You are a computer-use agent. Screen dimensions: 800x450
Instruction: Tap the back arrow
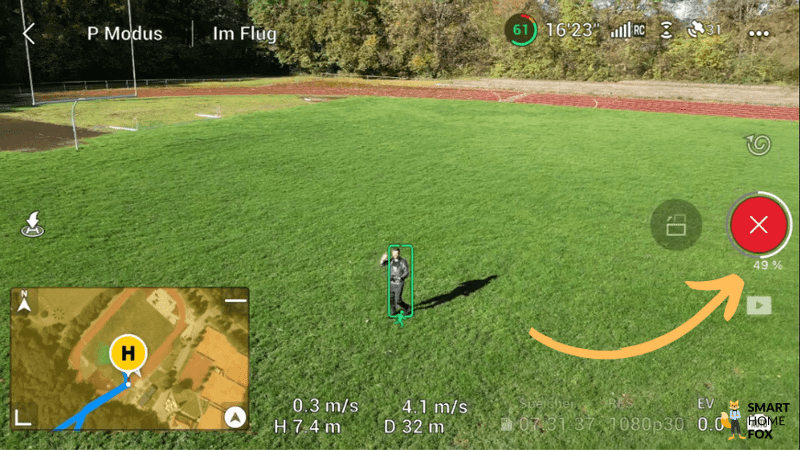coord(29,33)
